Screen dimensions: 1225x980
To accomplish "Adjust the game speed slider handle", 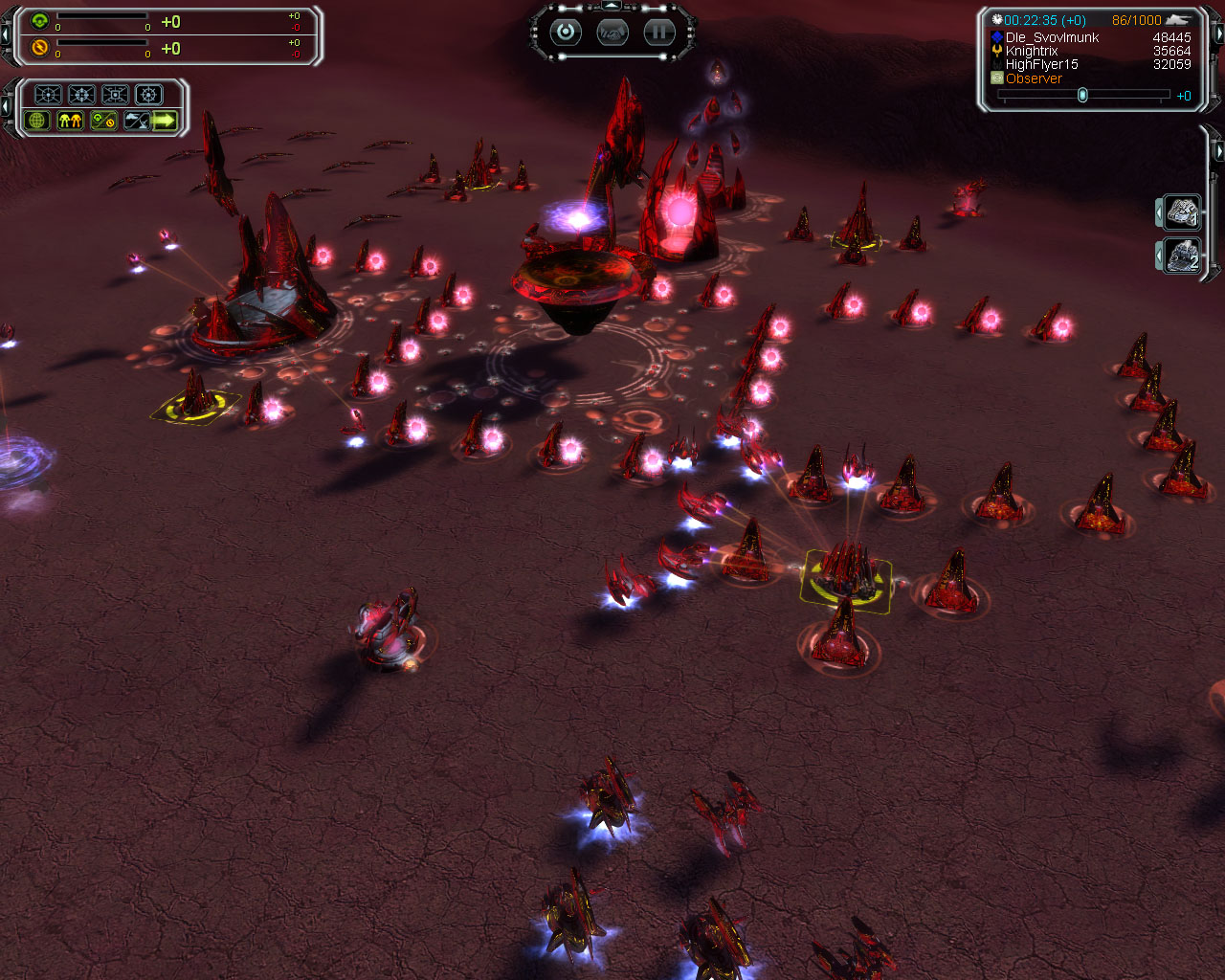I will [x=1082, y=95].
